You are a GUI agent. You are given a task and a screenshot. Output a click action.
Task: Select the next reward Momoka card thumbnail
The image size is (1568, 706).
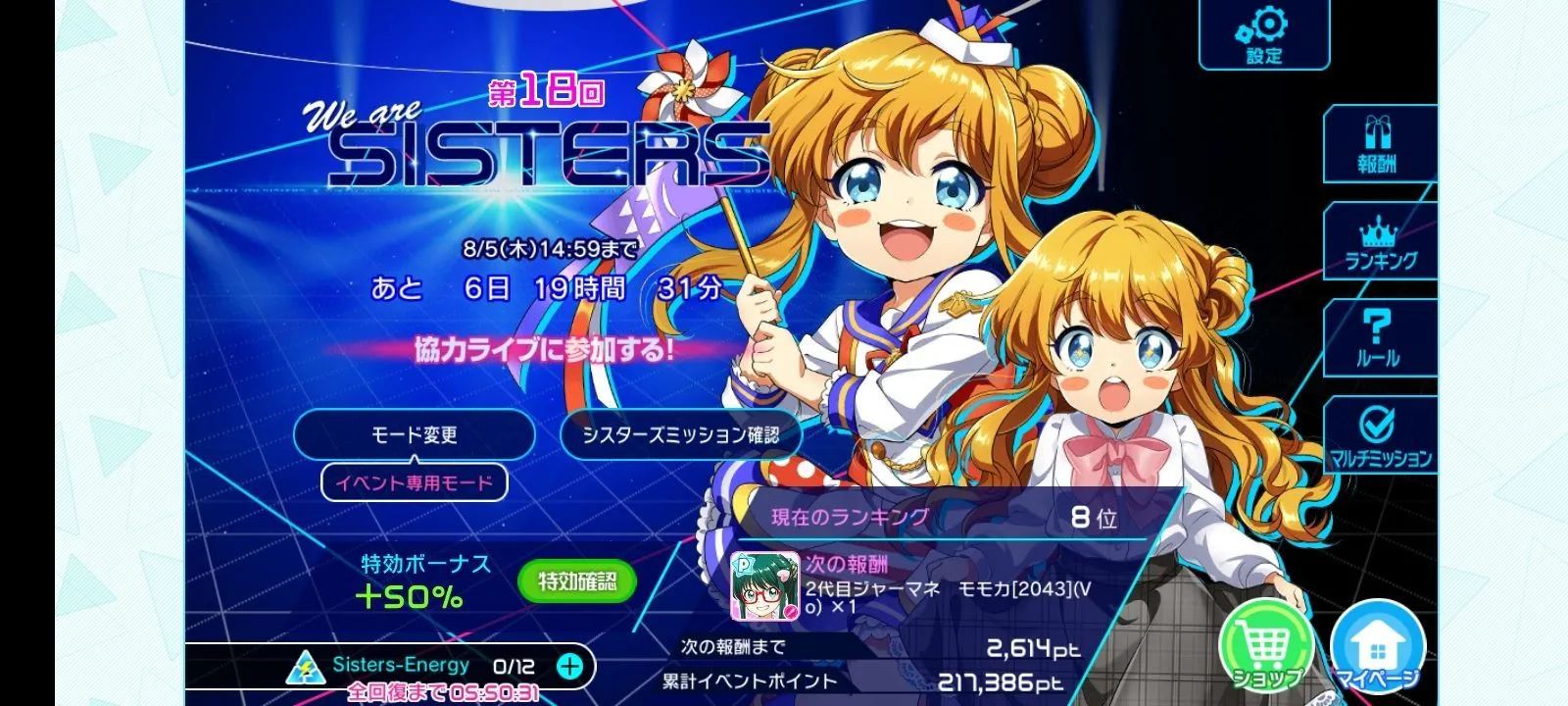click(764, 586)
